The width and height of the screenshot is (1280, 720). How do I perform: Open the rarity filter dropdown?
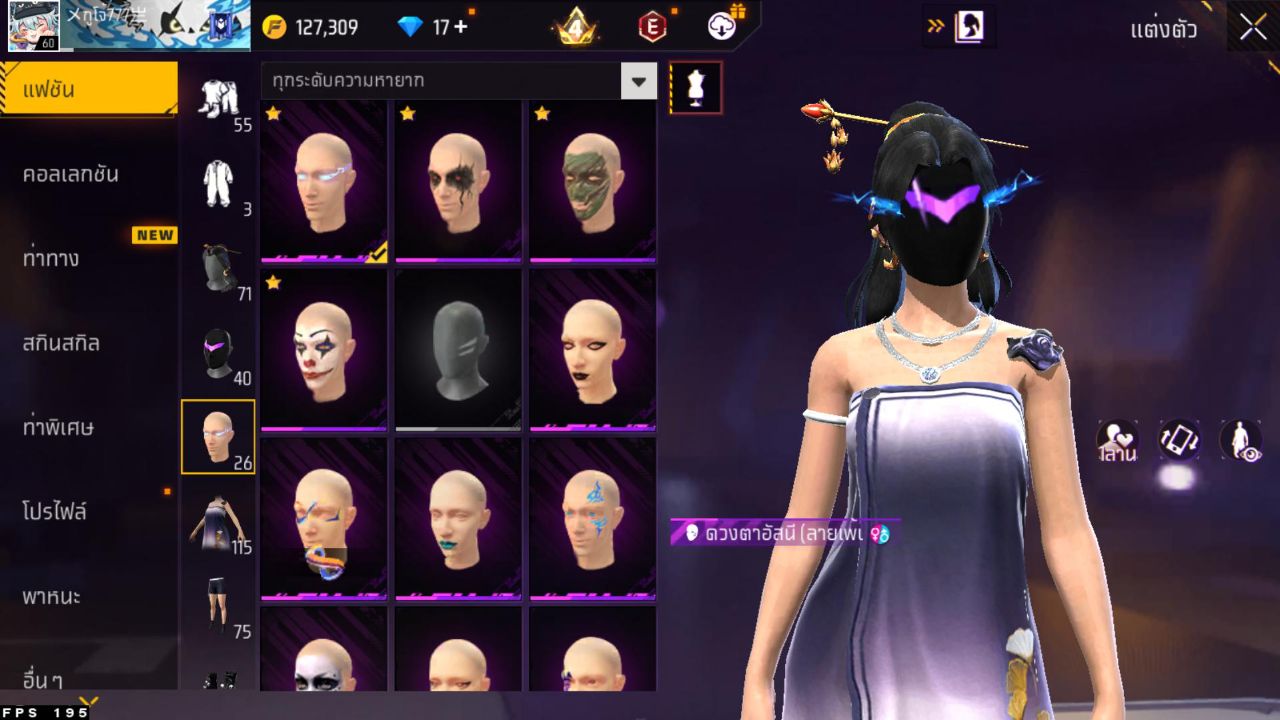(638, 80)
